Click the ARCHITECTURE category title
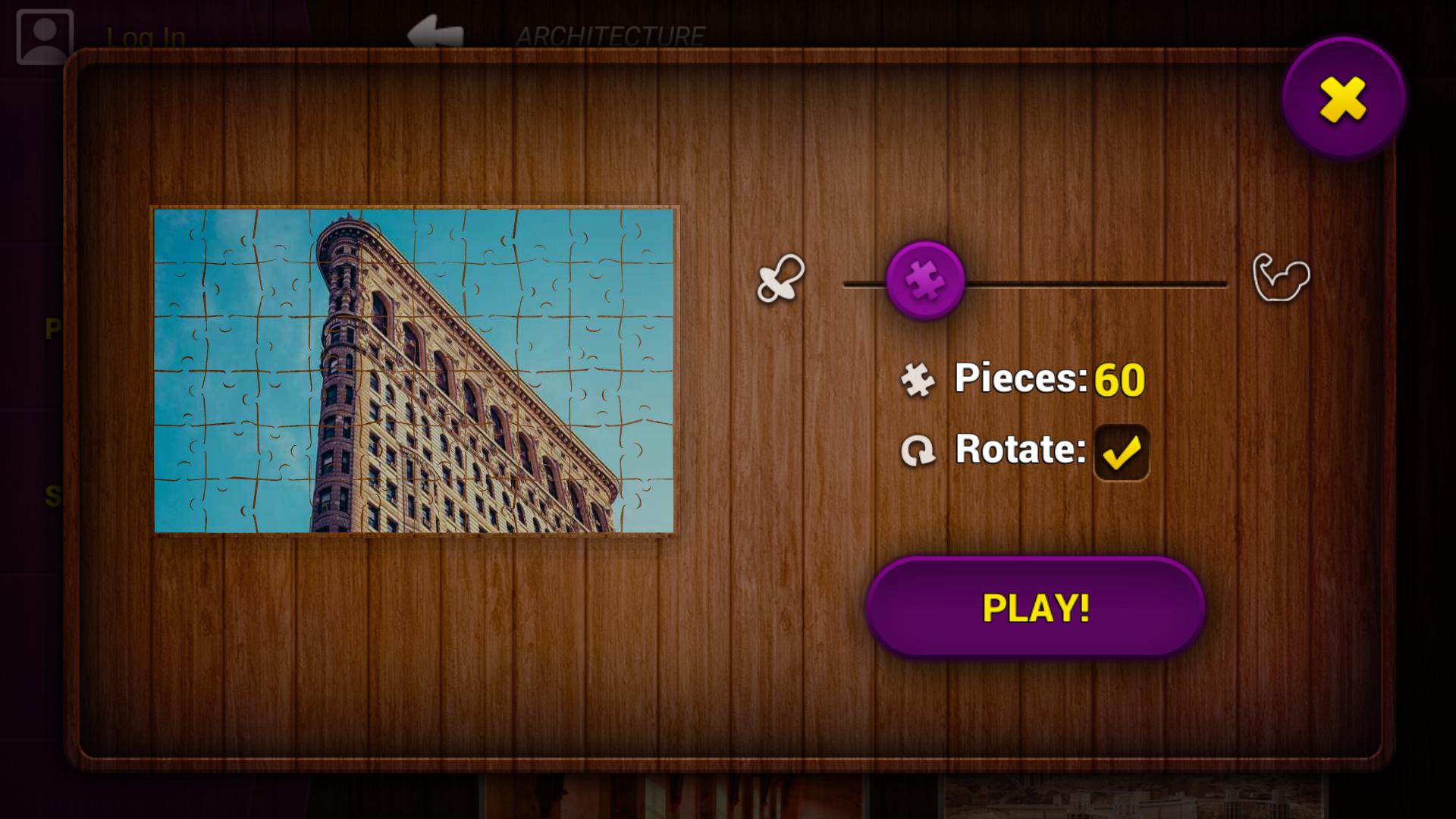 (x=613, y=33)
